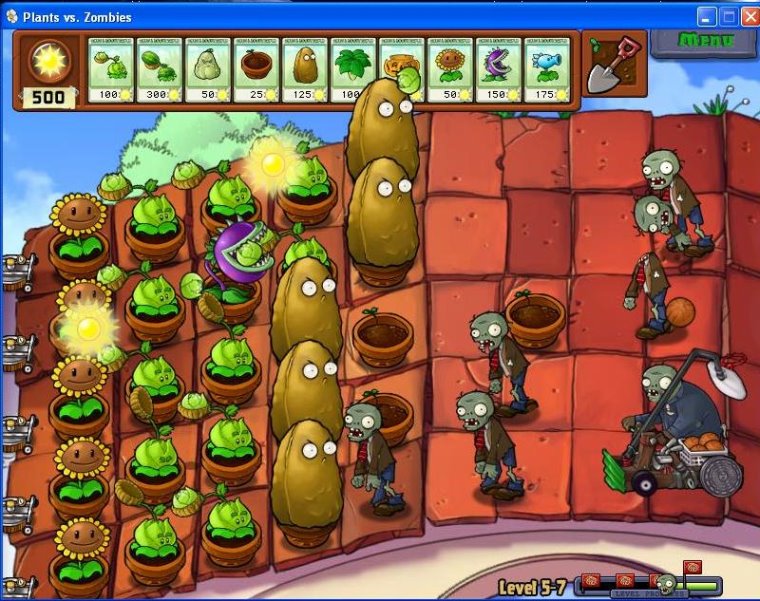Pick up the shovel tool
Screen dimensions: 760x601
point(610,65)
